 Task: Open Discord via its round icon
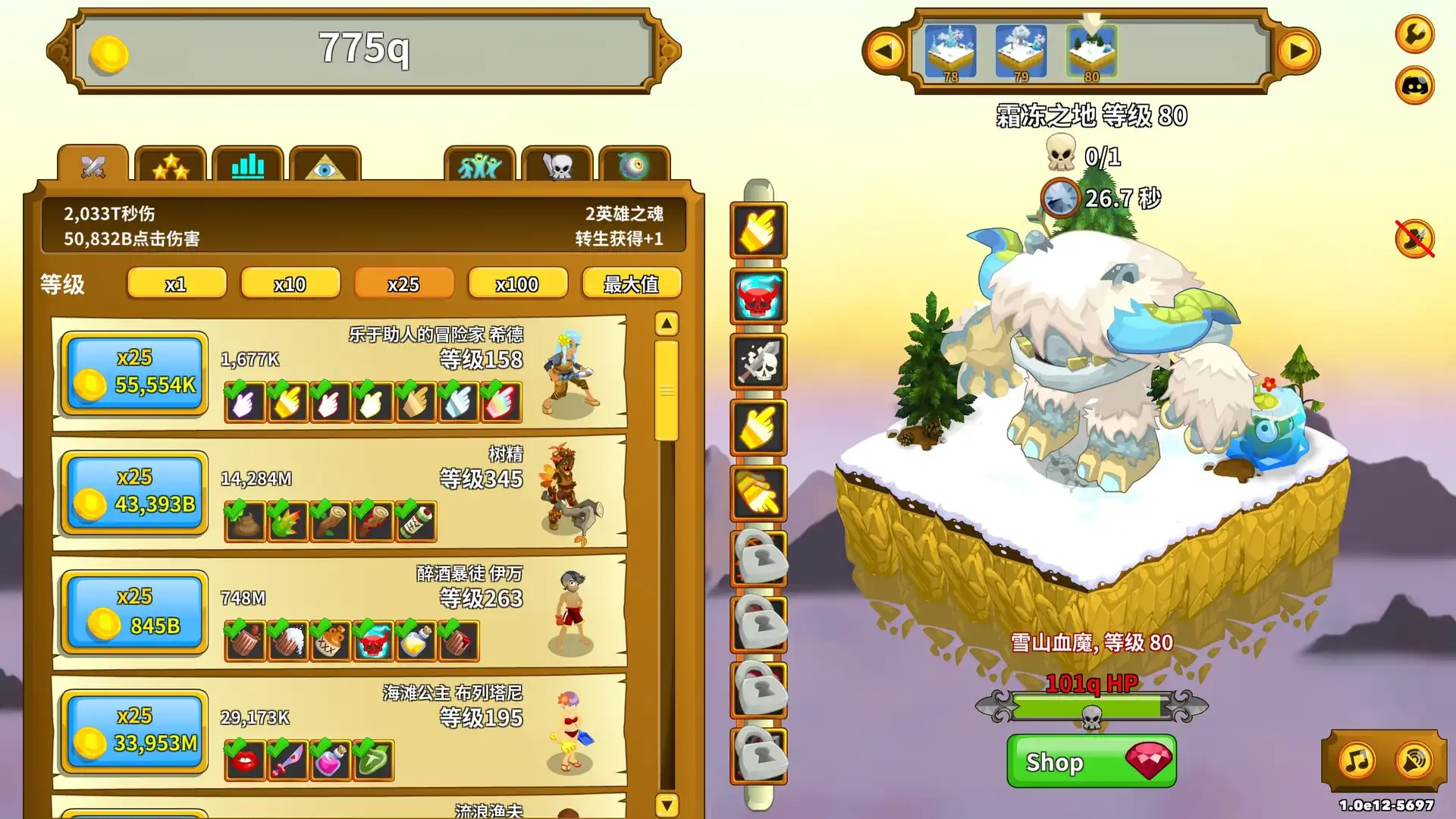tap(1414, 86)
